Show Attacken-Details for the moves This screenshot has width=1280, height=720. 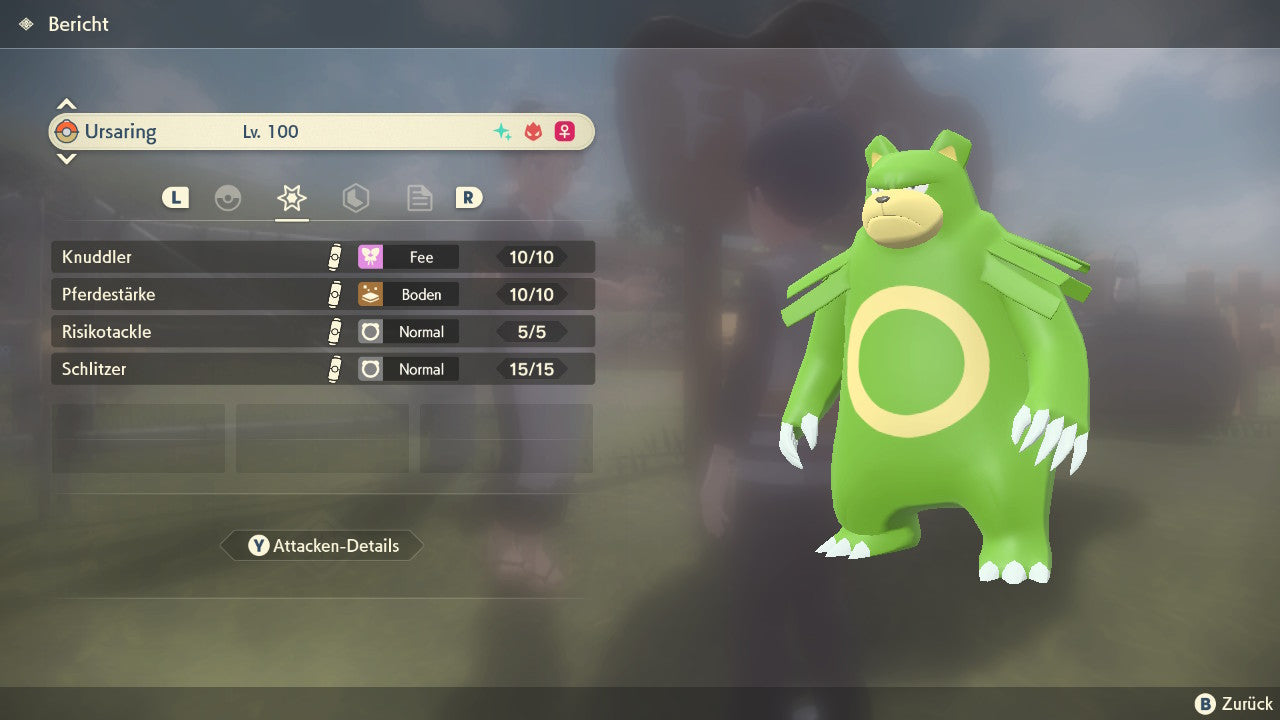322,546
